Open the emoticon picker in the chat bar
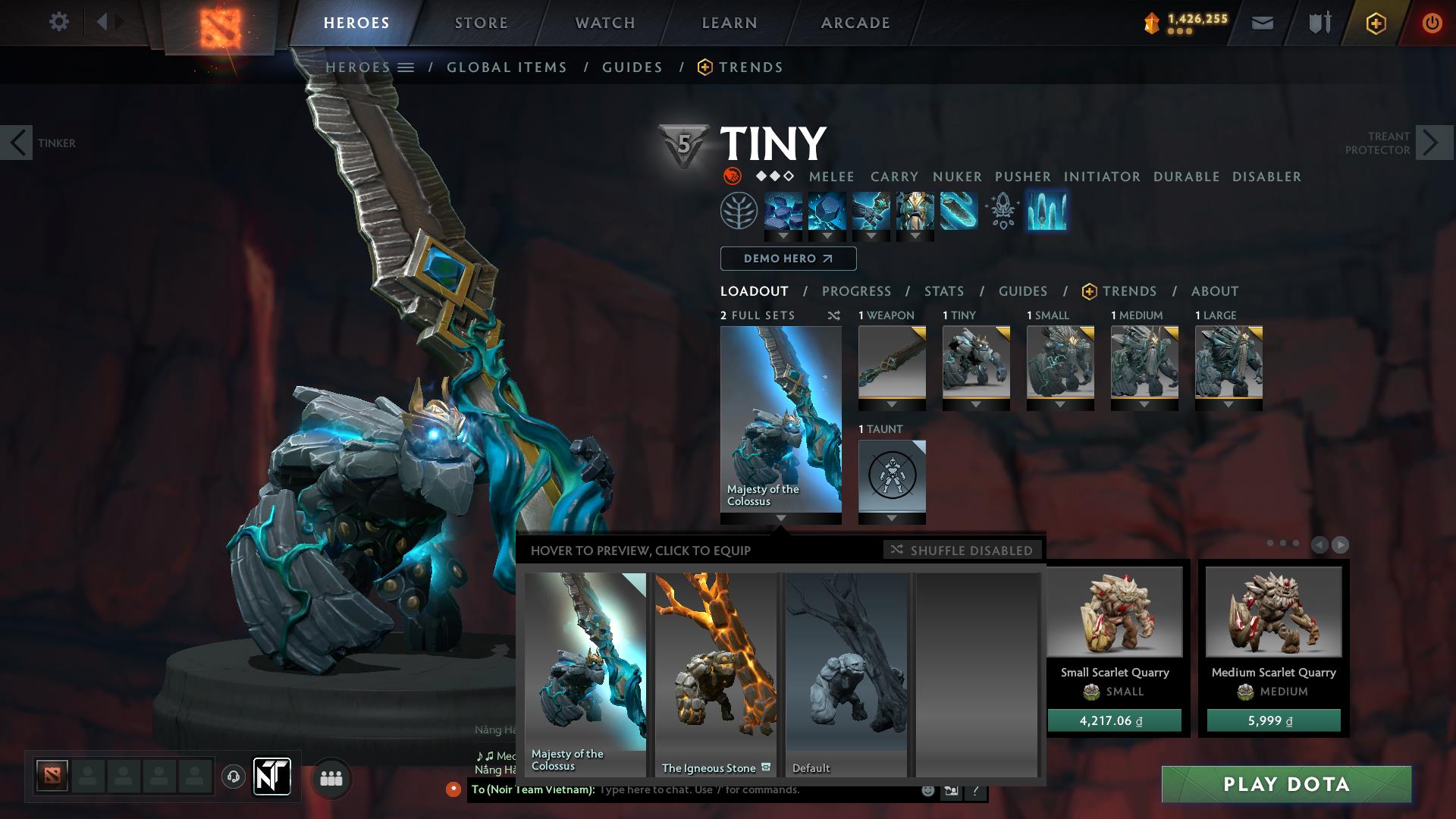 pyautogui.click(x=927, y=790)
